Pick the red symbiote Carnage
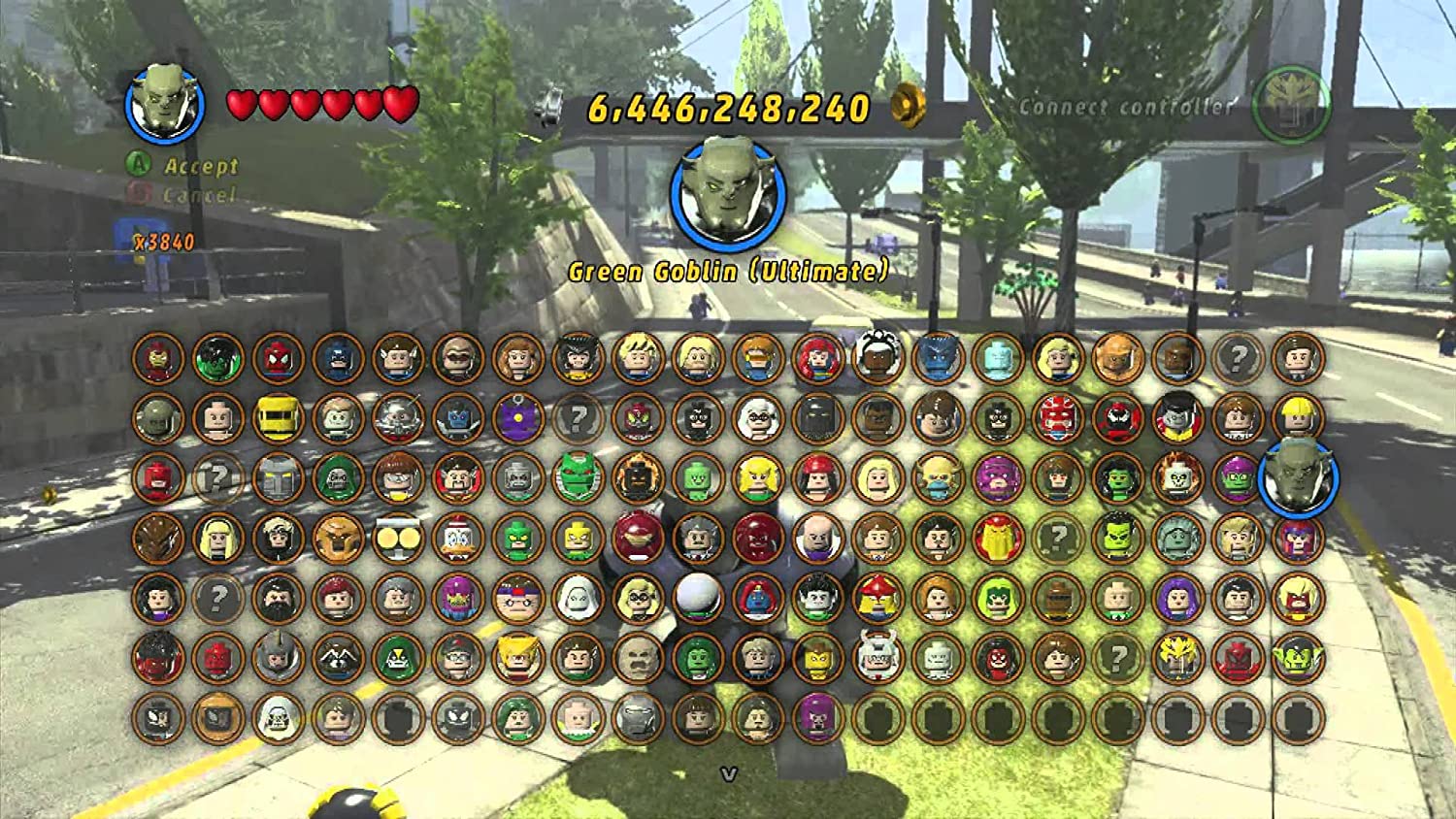This screenshot has height=819, width=1456. tap(1117, 418)
